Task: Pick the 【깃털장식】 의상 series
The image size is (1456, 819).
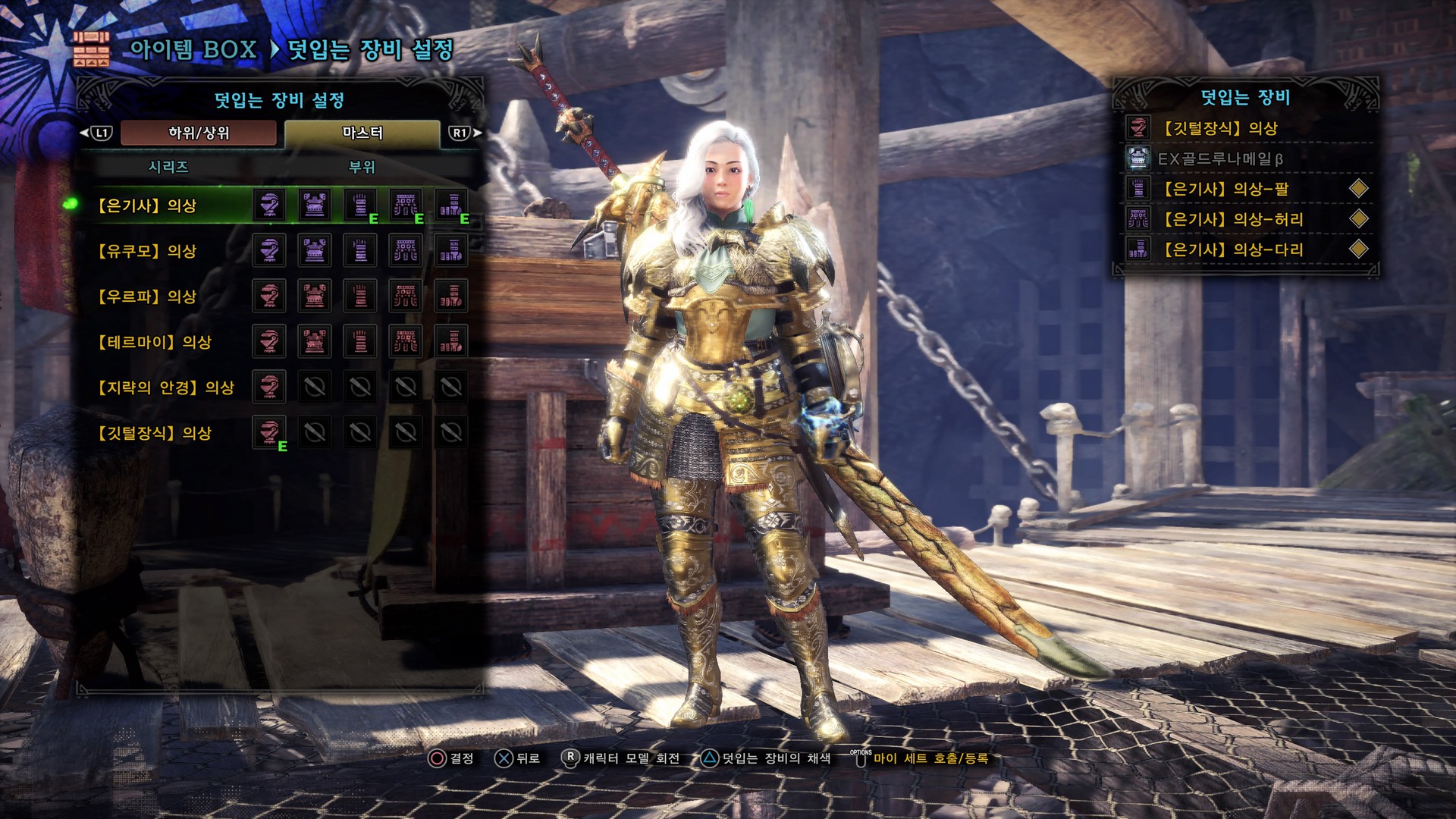Action: point(155,433)
